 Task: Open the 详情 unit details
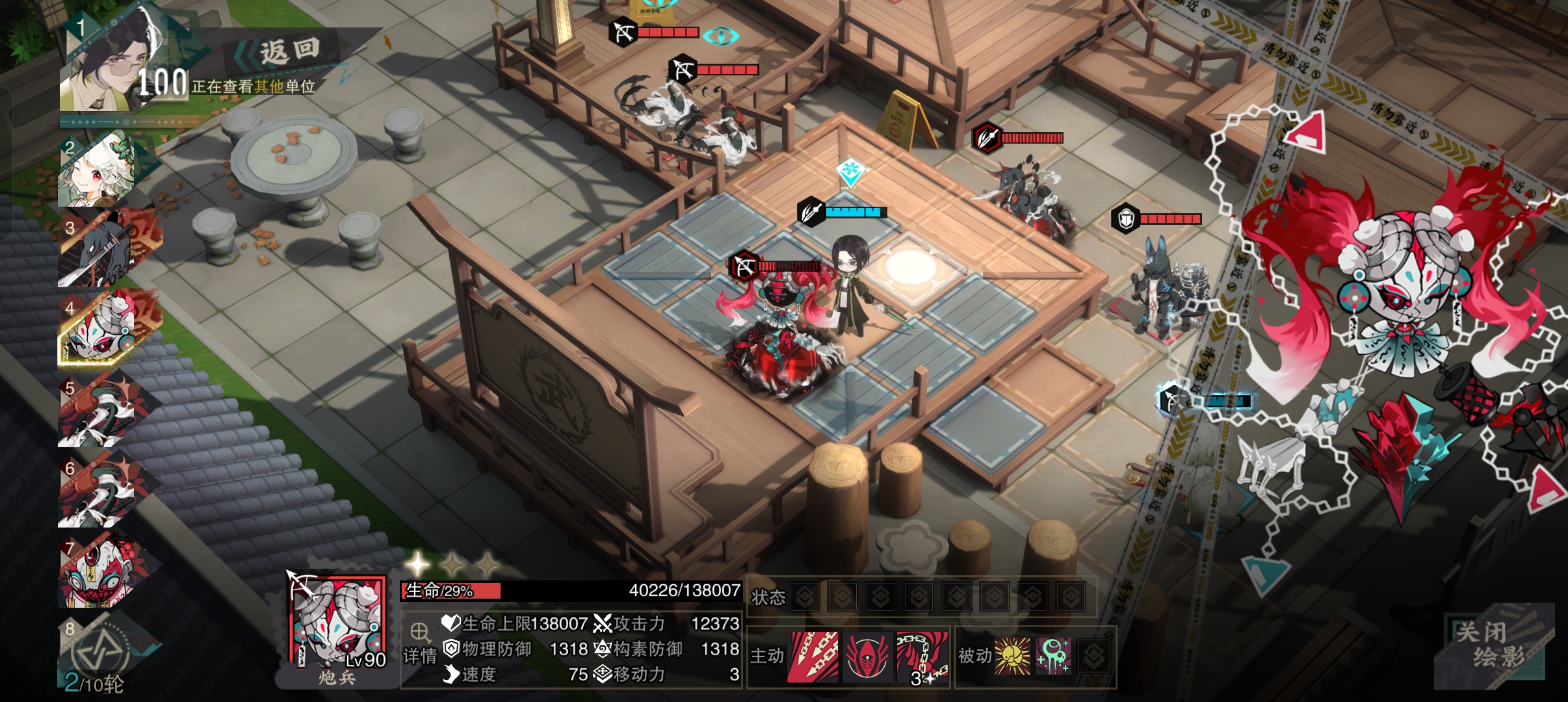[x=419, y=645]
